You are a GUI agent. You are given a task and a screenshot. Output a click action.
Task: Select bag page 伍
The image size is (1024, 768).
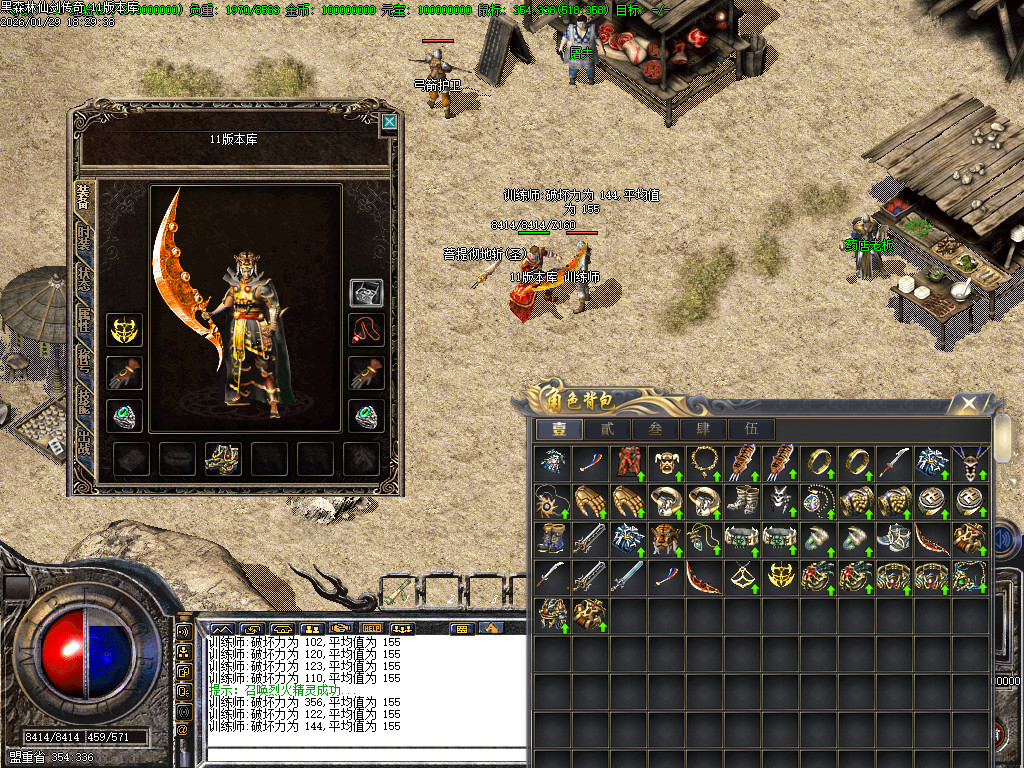click(x=751, y=429)
